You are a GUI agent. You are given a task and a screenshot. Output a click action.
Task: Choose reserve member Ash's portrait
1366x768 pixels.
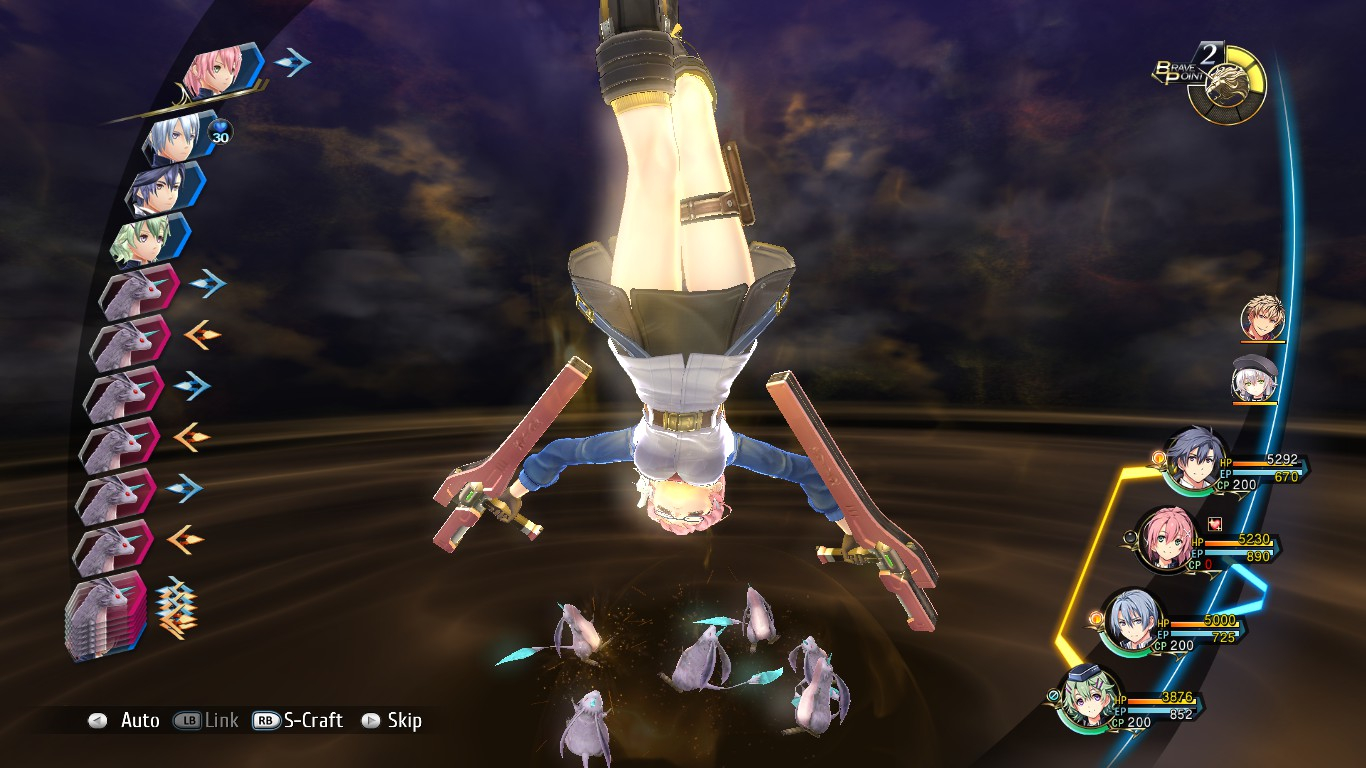point(1260,318)
